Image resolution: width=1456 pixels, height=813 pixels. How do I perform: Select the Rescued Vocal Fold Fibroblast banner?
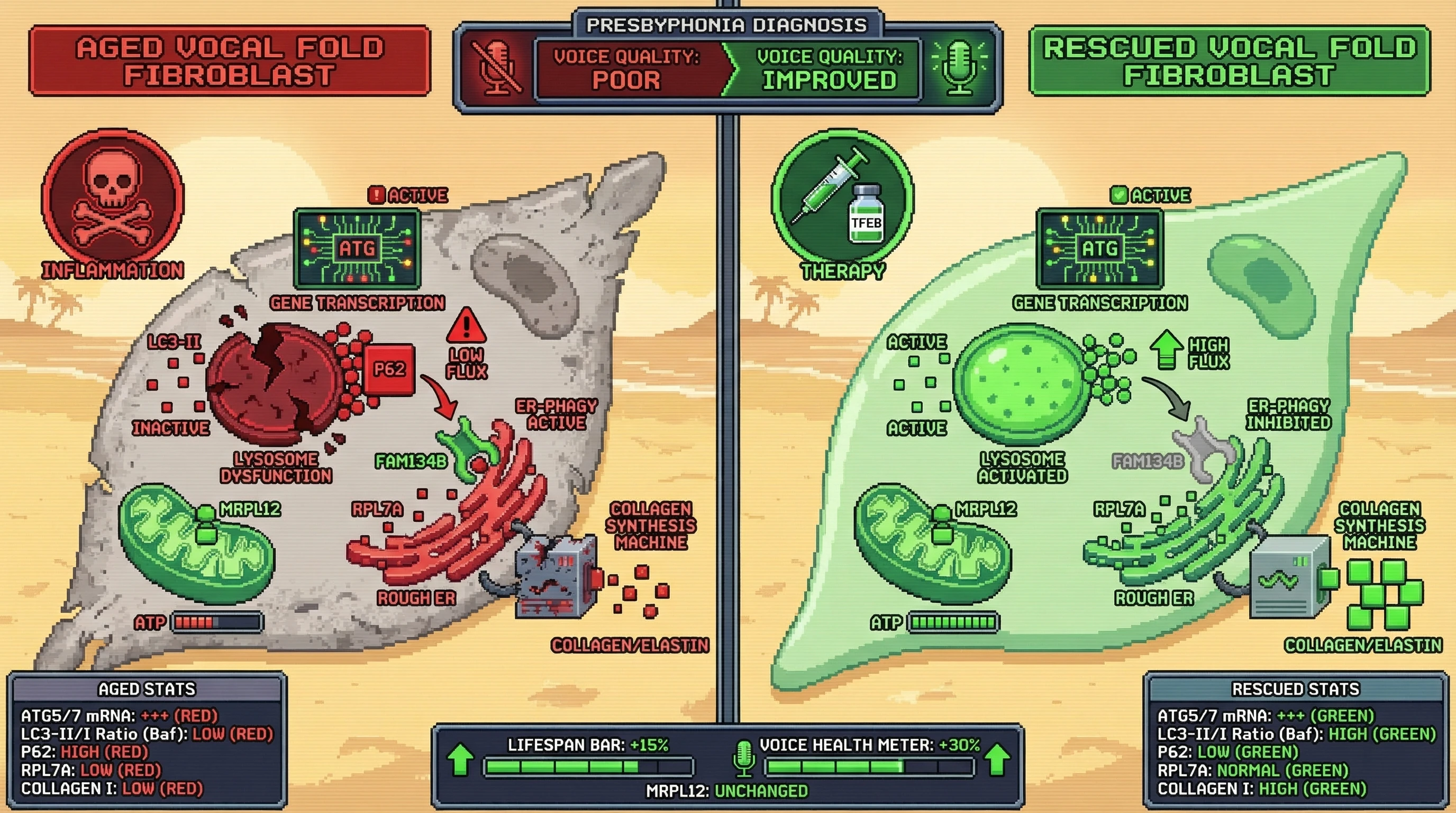point(1230,61)
